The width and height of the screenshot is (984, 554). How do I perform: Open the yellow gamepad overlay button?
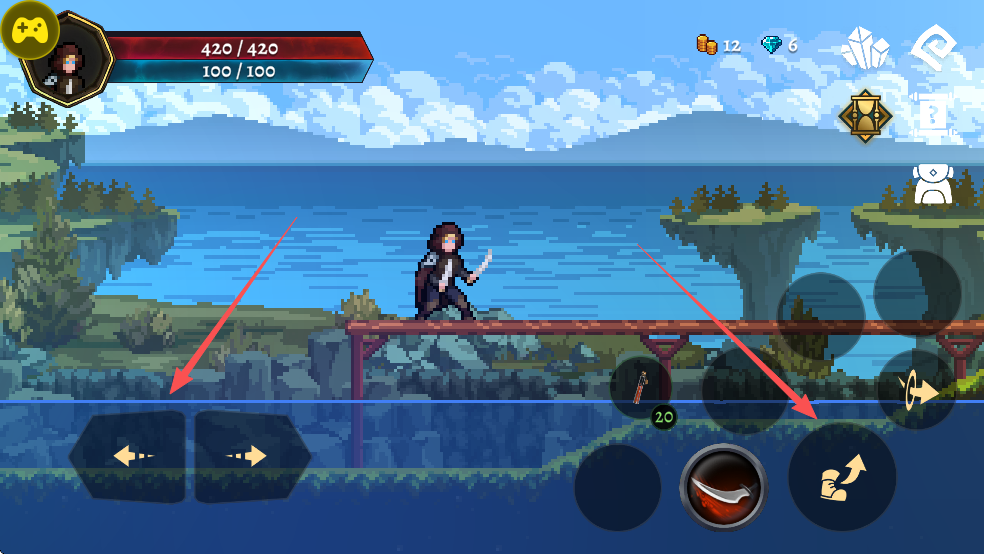tap(28, 31)
